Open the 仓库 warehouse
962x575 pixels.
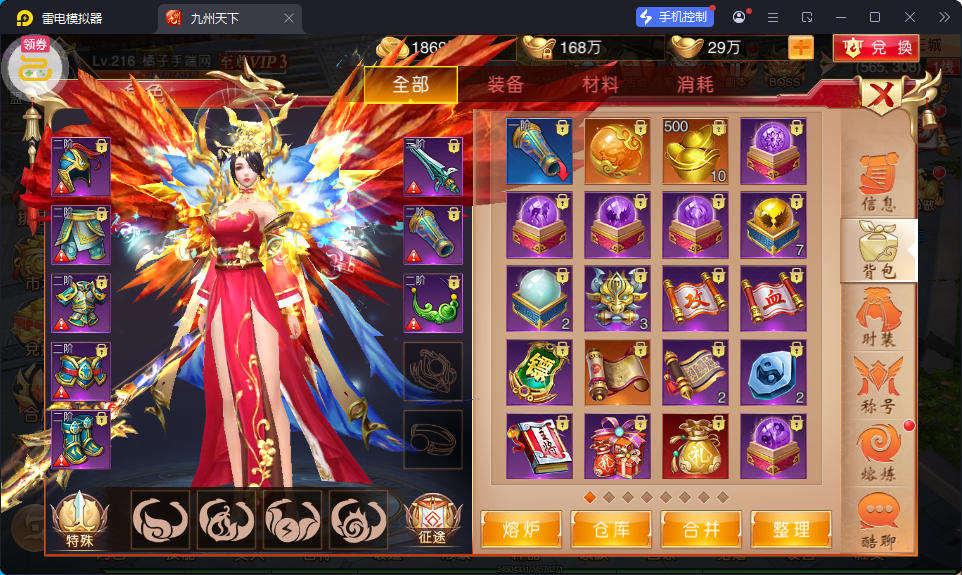pos(610,529)
